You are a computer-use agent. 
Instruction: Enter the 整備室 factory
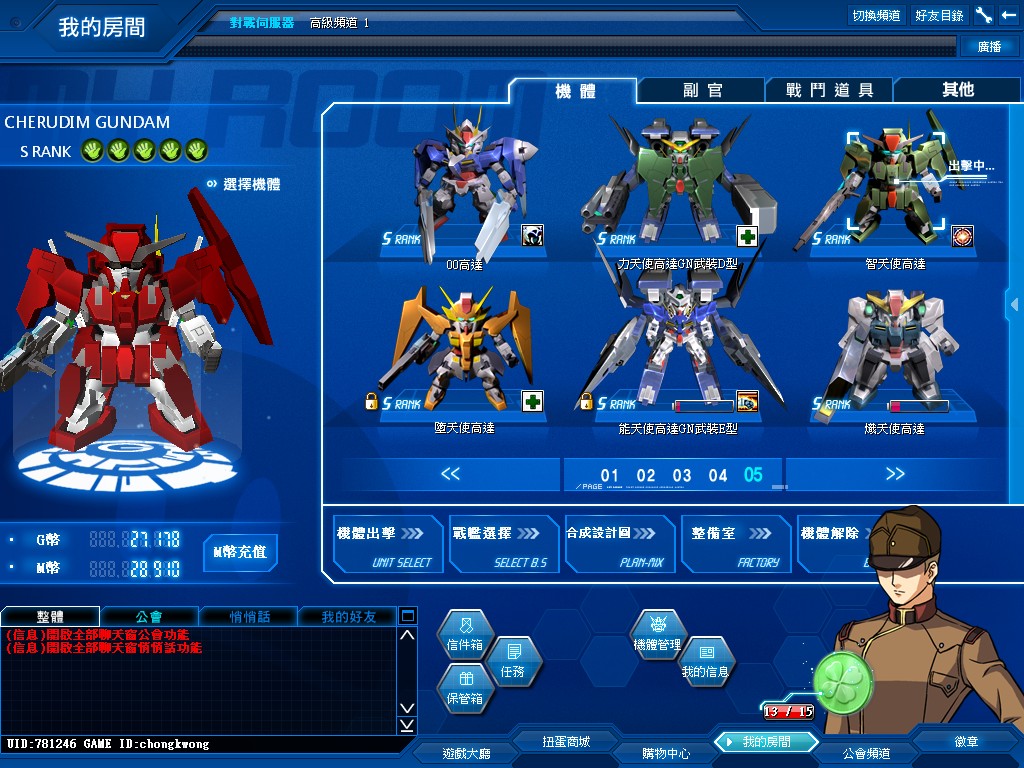click(734, 545)
